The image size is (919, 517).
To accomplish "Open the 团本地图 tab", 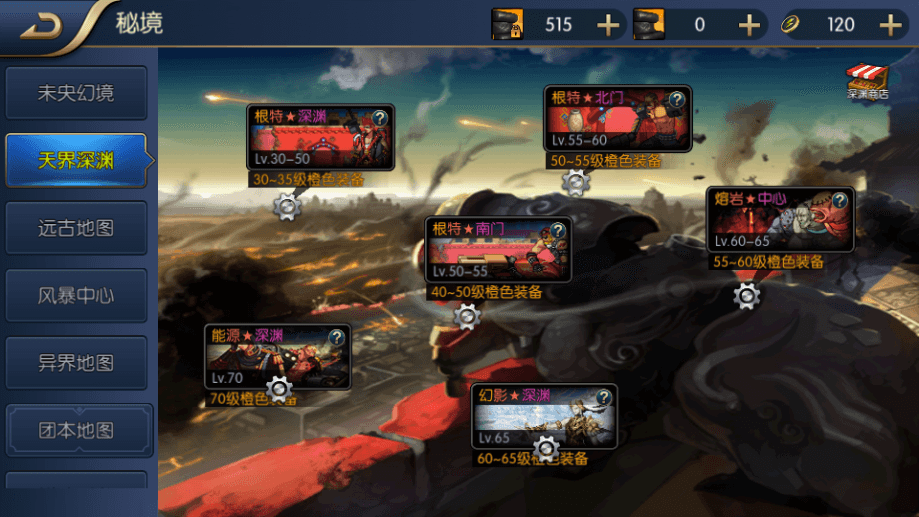I will click(x=77, y=431).
